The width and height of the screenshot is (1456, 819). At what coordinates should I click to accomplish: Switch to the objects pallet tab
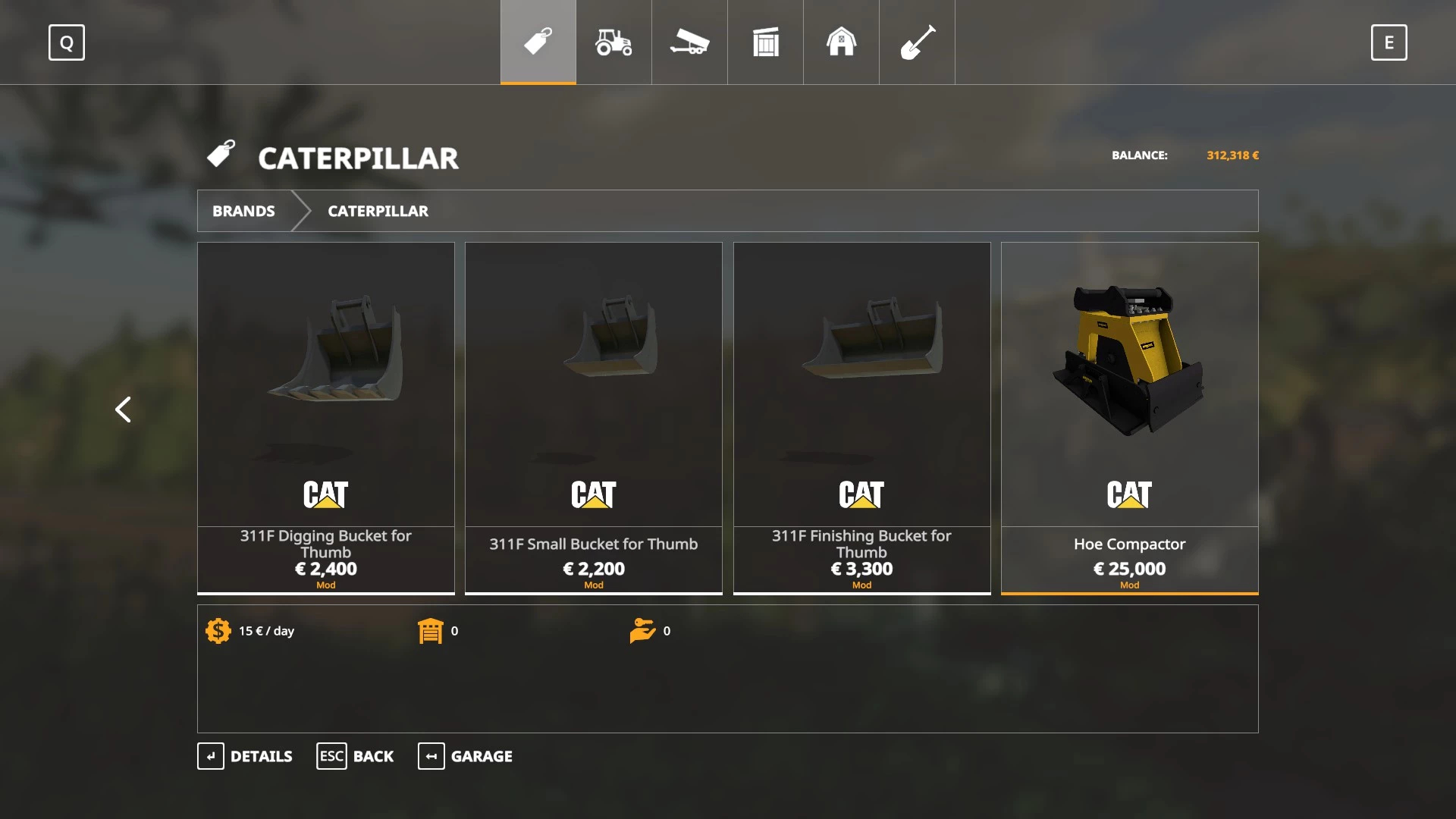click(765, 42)
